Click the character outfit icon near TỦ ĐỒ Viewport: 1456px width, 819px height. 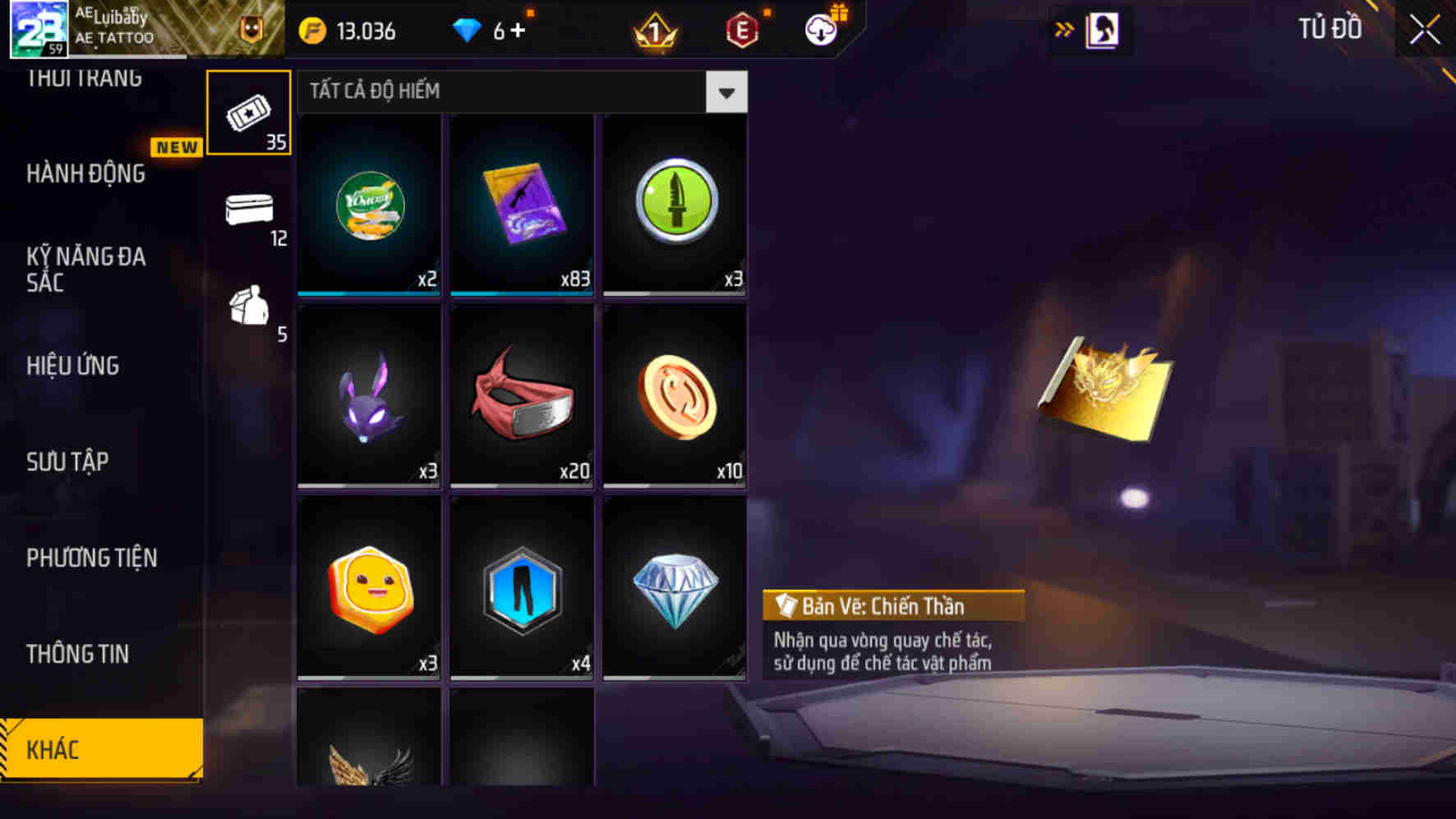[x=1101, y=29]
